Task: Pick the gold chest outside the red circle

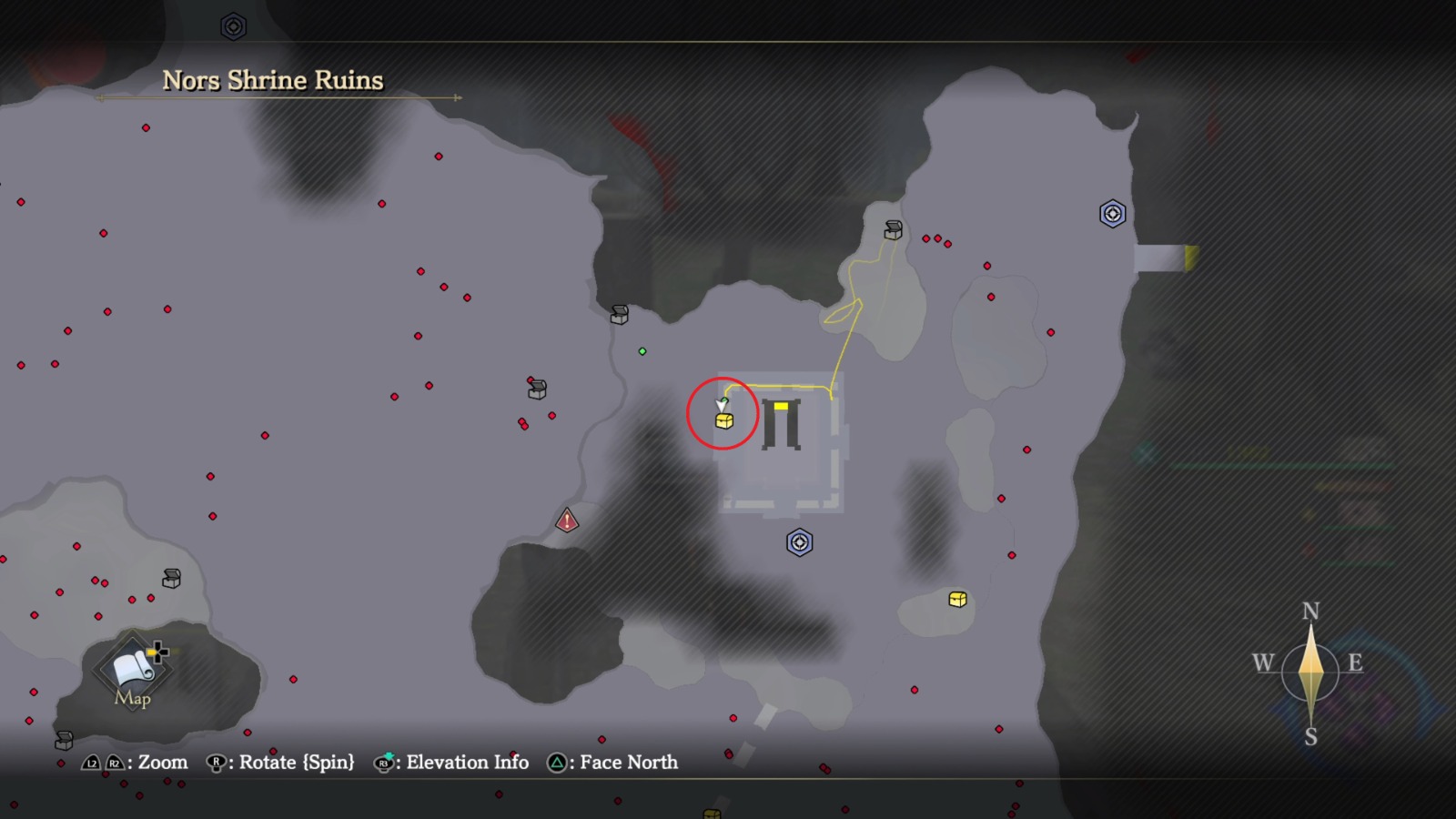Action: 957,599
